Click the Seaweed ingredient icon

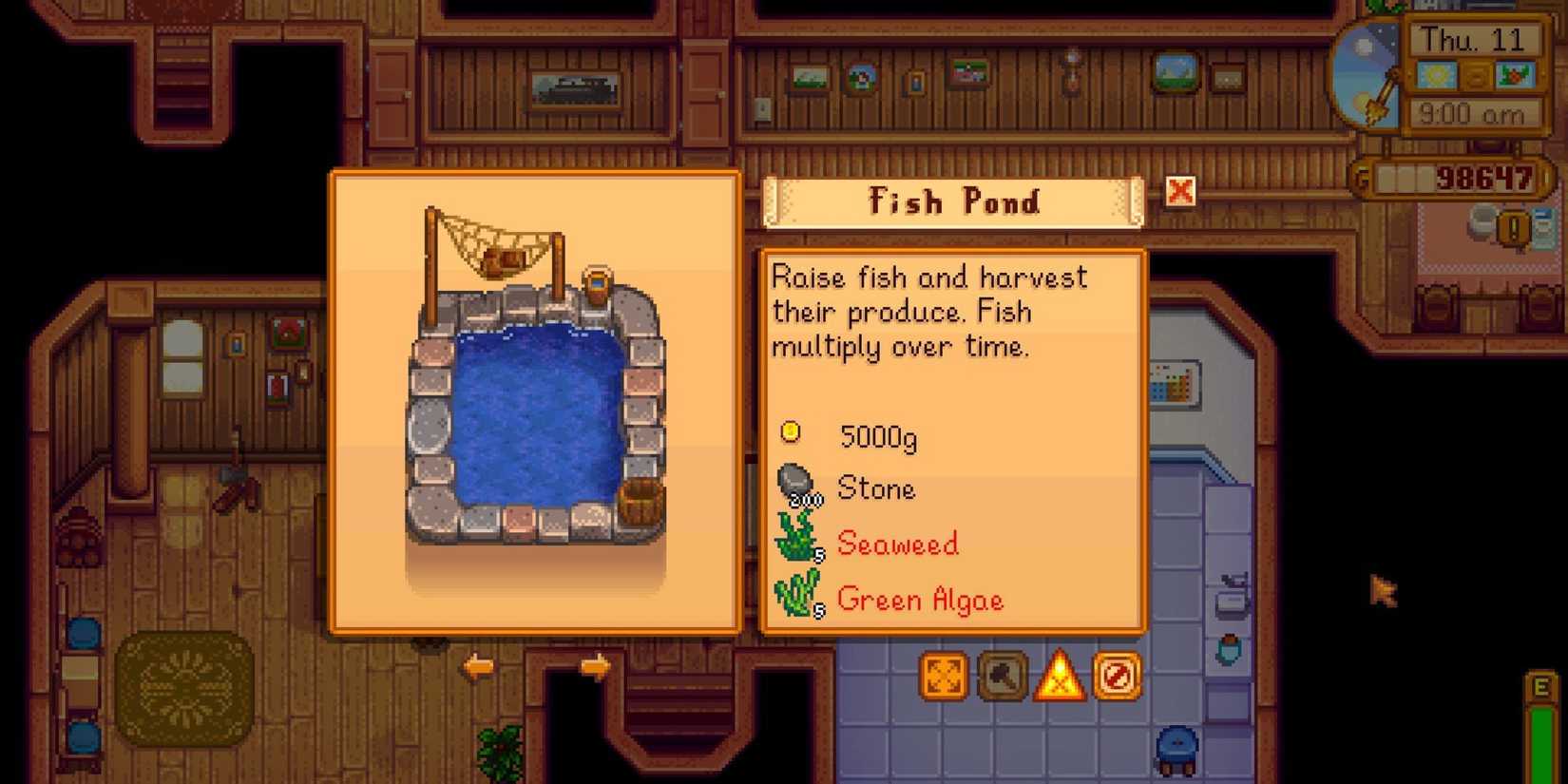798,537
